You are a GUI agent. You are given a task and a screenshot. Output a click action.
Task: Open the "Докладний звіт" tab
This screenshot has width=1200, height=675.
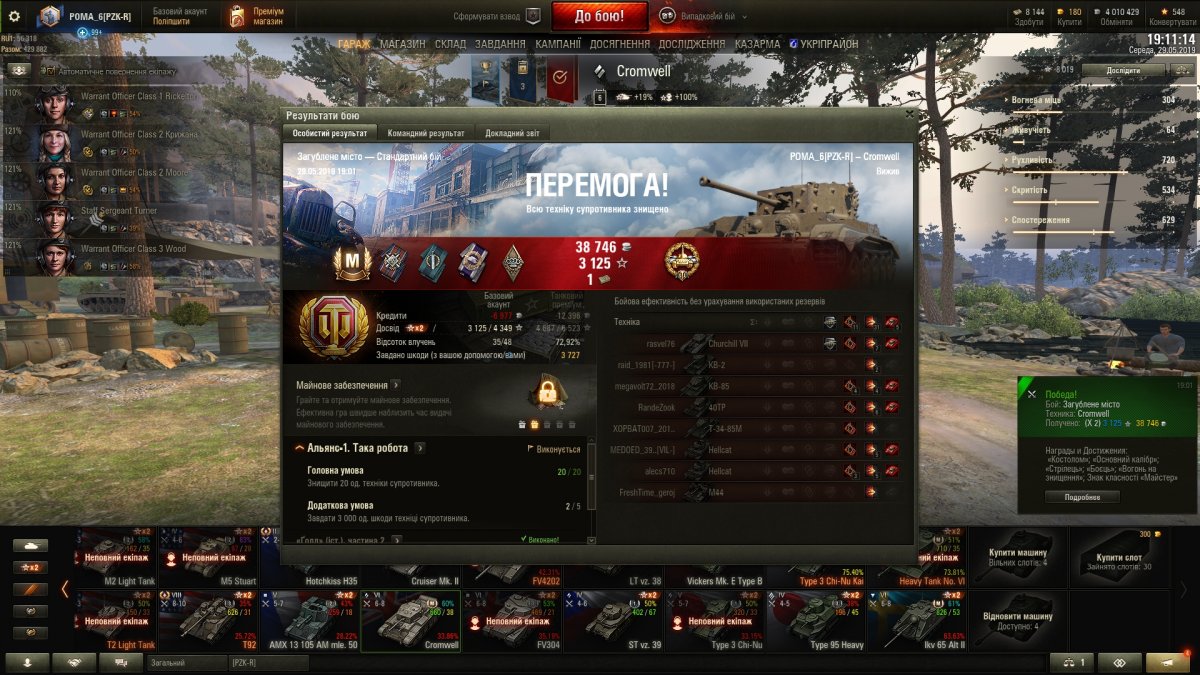pyautogui.click(x=512, y=133)
